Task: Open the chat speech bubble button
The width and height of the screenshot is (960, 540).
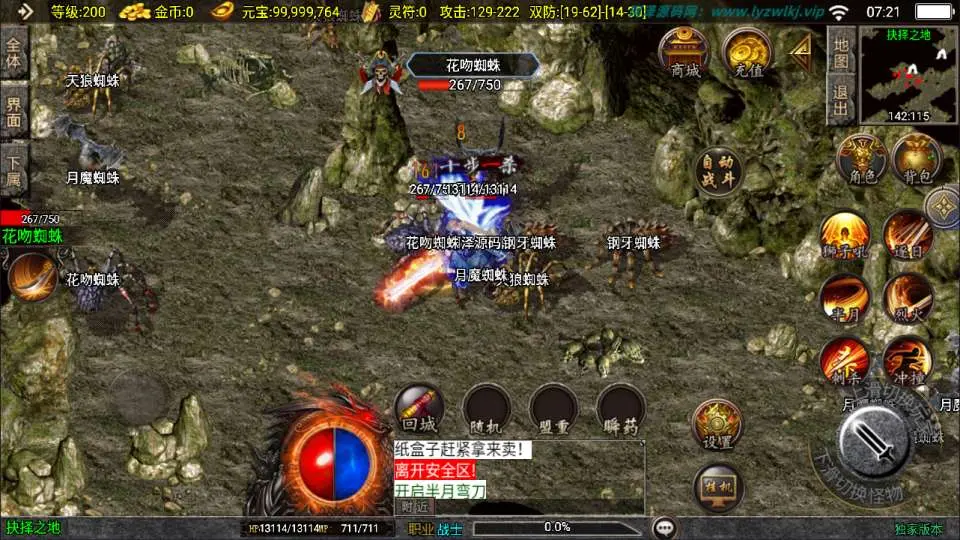Action: click(x=664, y=528)
